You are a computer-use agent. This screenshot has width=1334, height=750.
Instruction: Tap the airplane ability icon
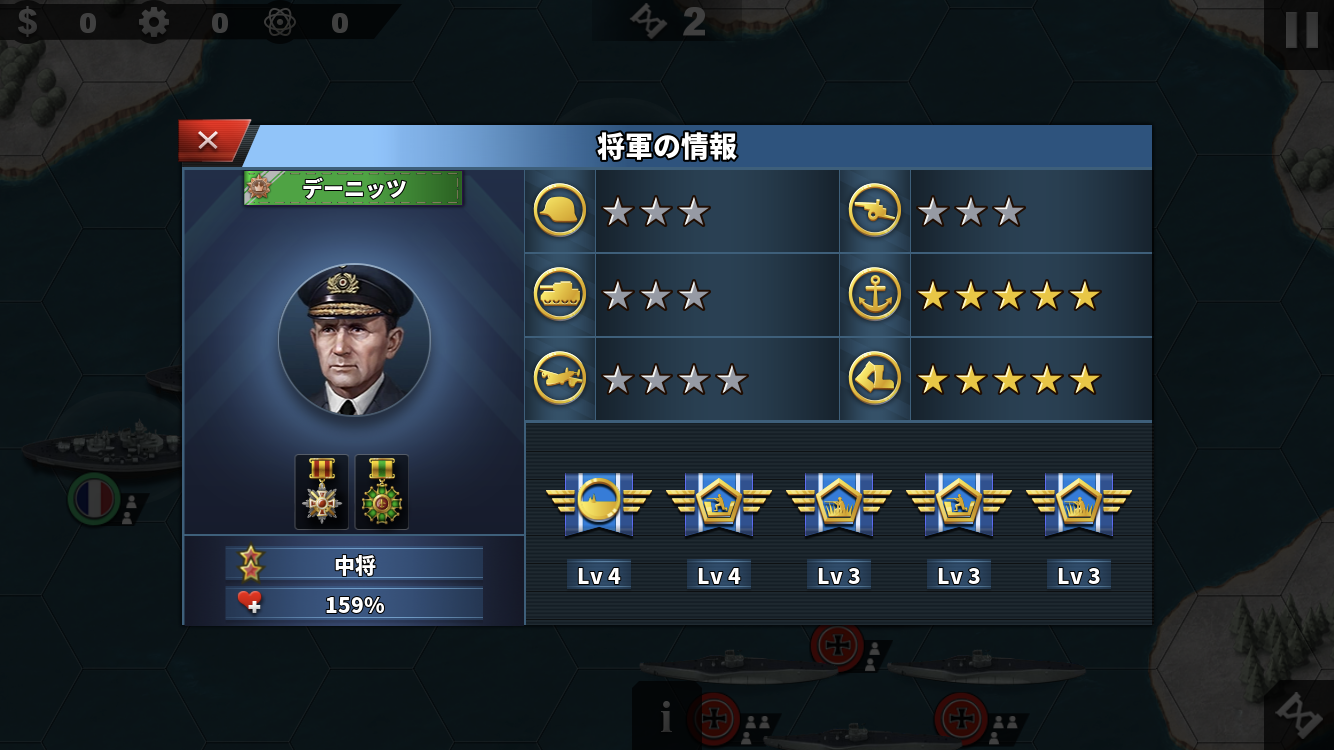pyautogui.click(x=560, y=379)
